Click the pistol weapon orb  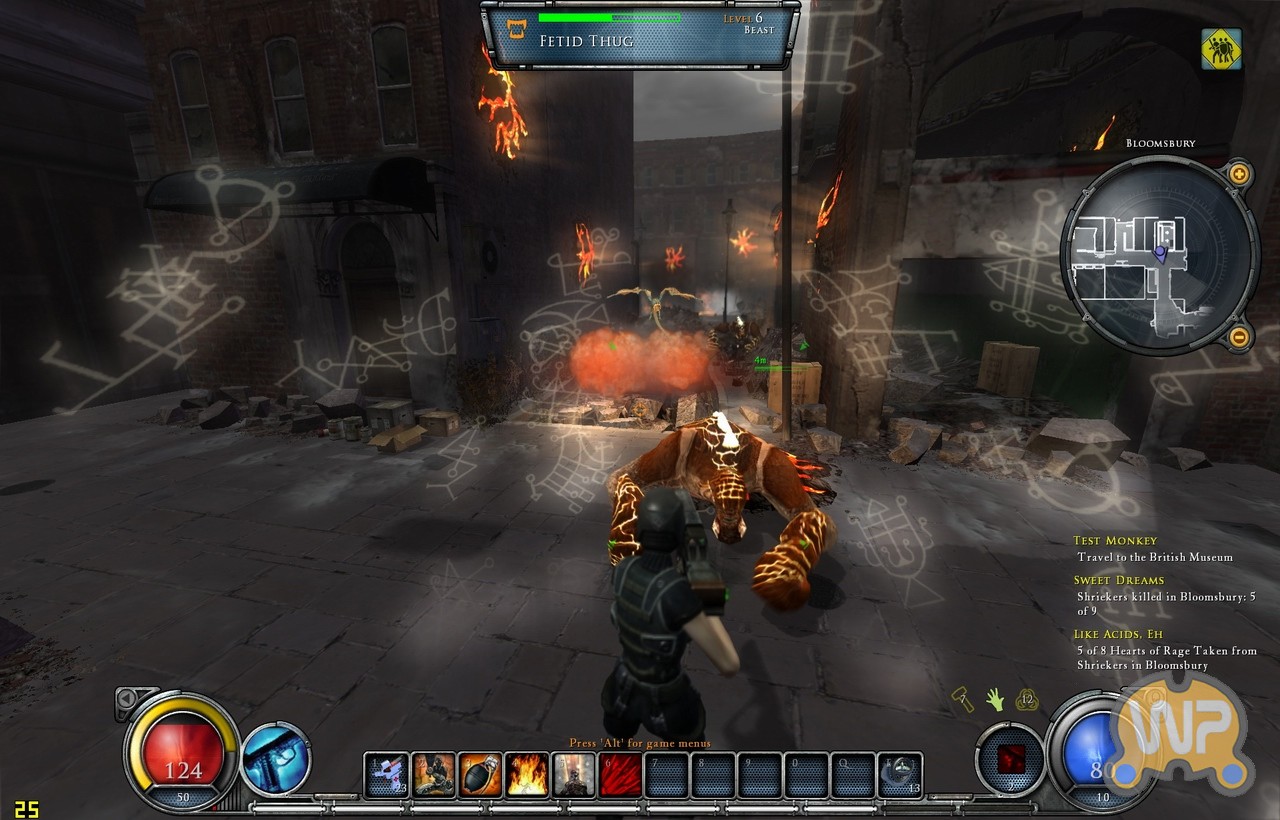(276, 759)
